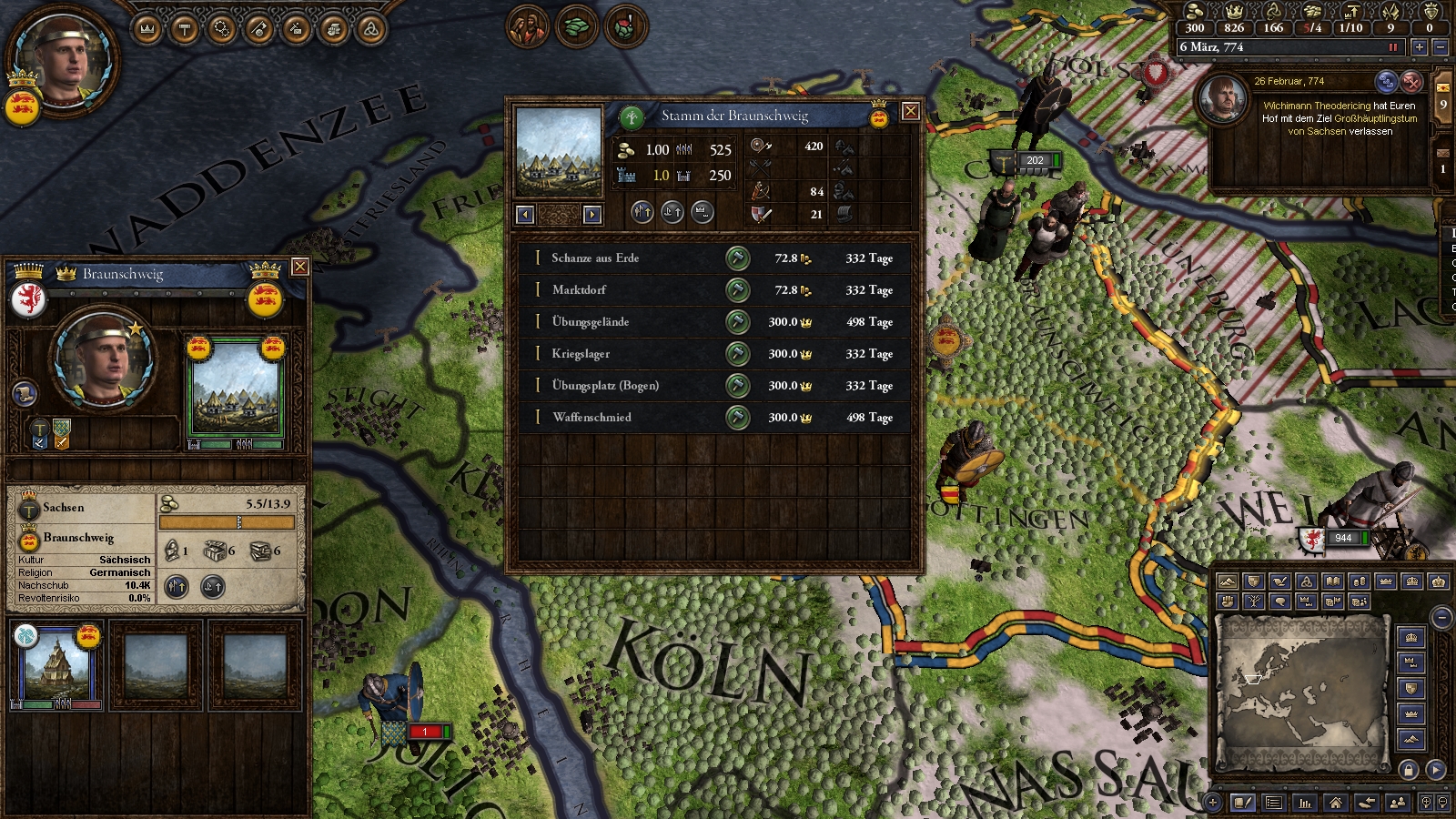Toggle pause next to the date 6 März, 774

[x=1392, y=47]
